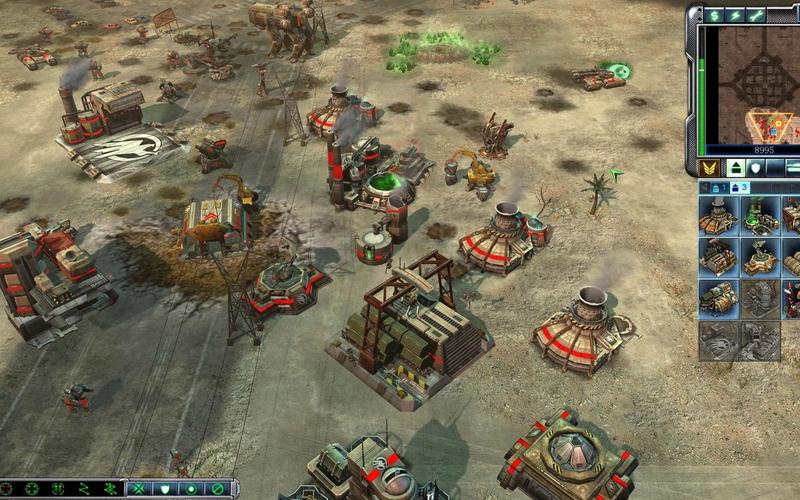Choose the turret structure build icon

click(x=760, y=257)
